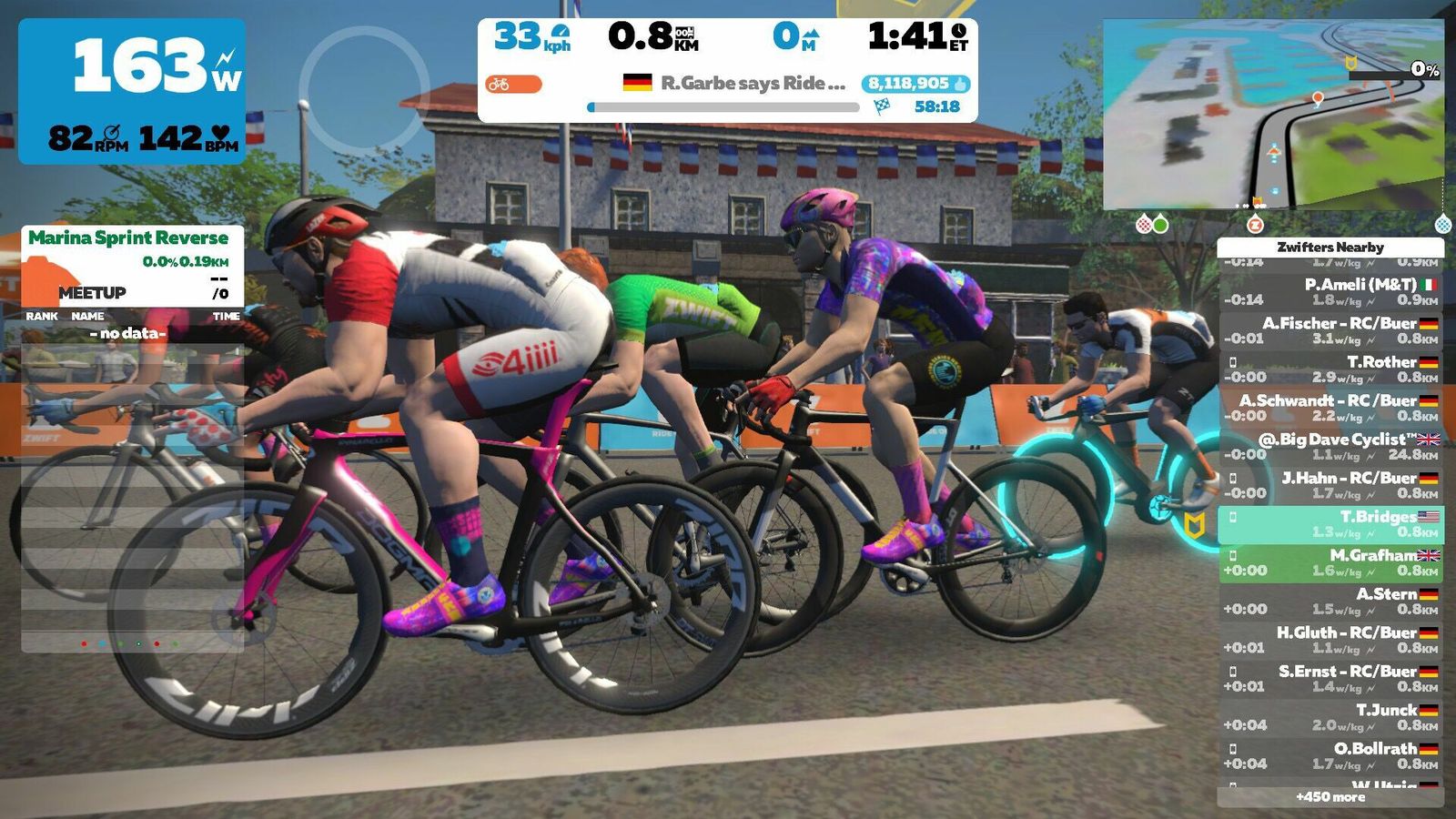
Task: Choose A.Fischer - RC/Buer from Zwifters Nearby
Action: click(x=1330, y=330)
